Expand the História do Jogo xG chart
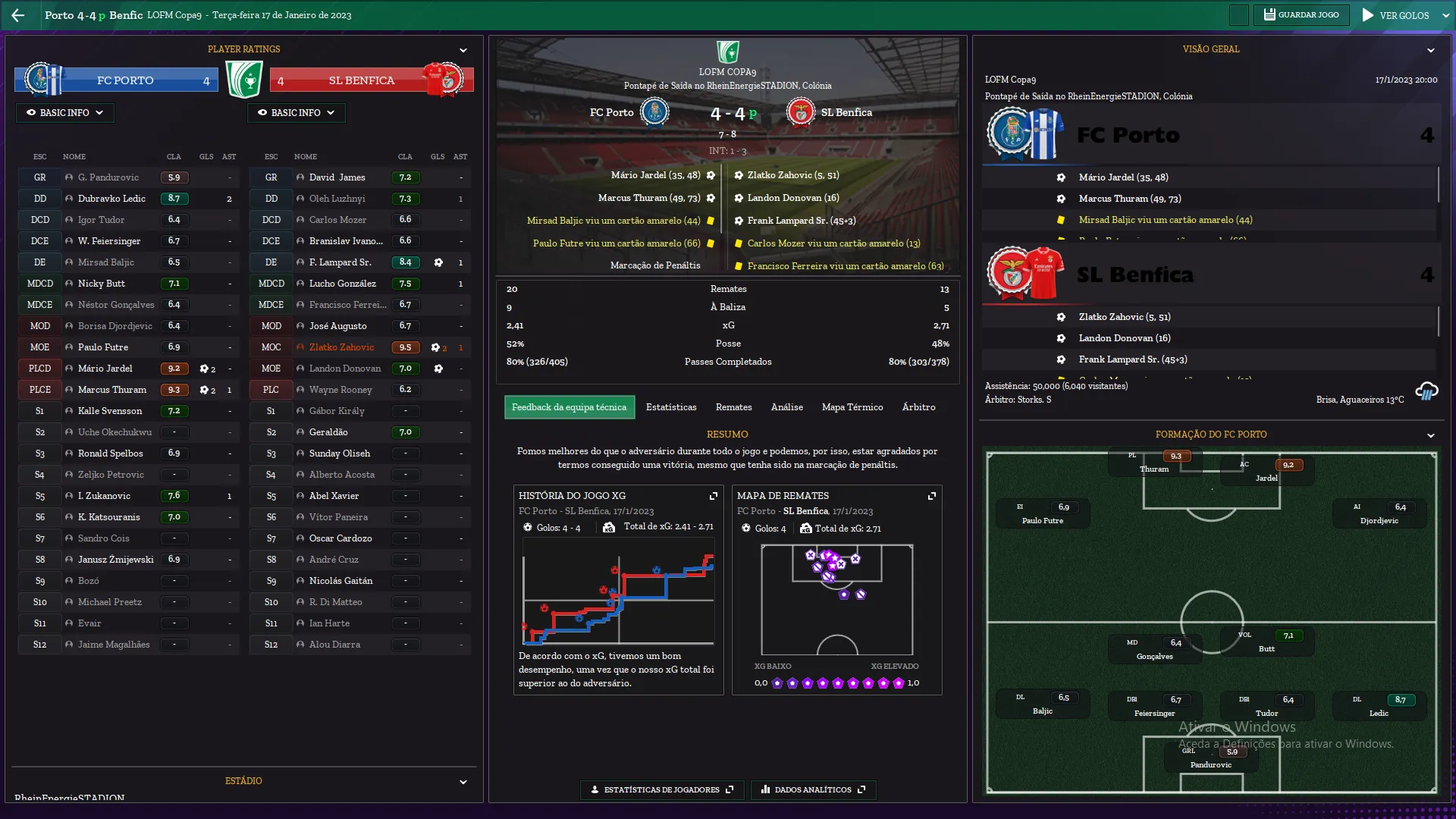Image resolution: width=1456 pixels, height=819 pixels. (713, 496)
